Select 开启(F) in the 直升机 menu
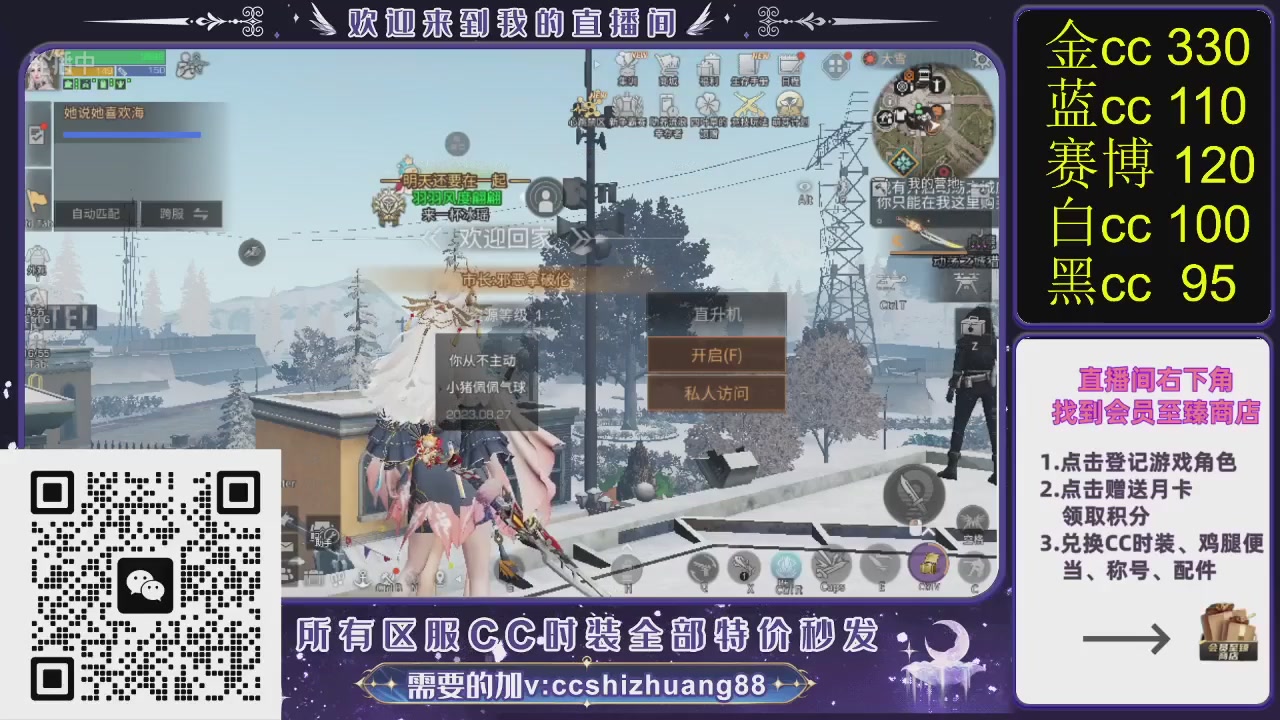 click(x=716, y=356)
